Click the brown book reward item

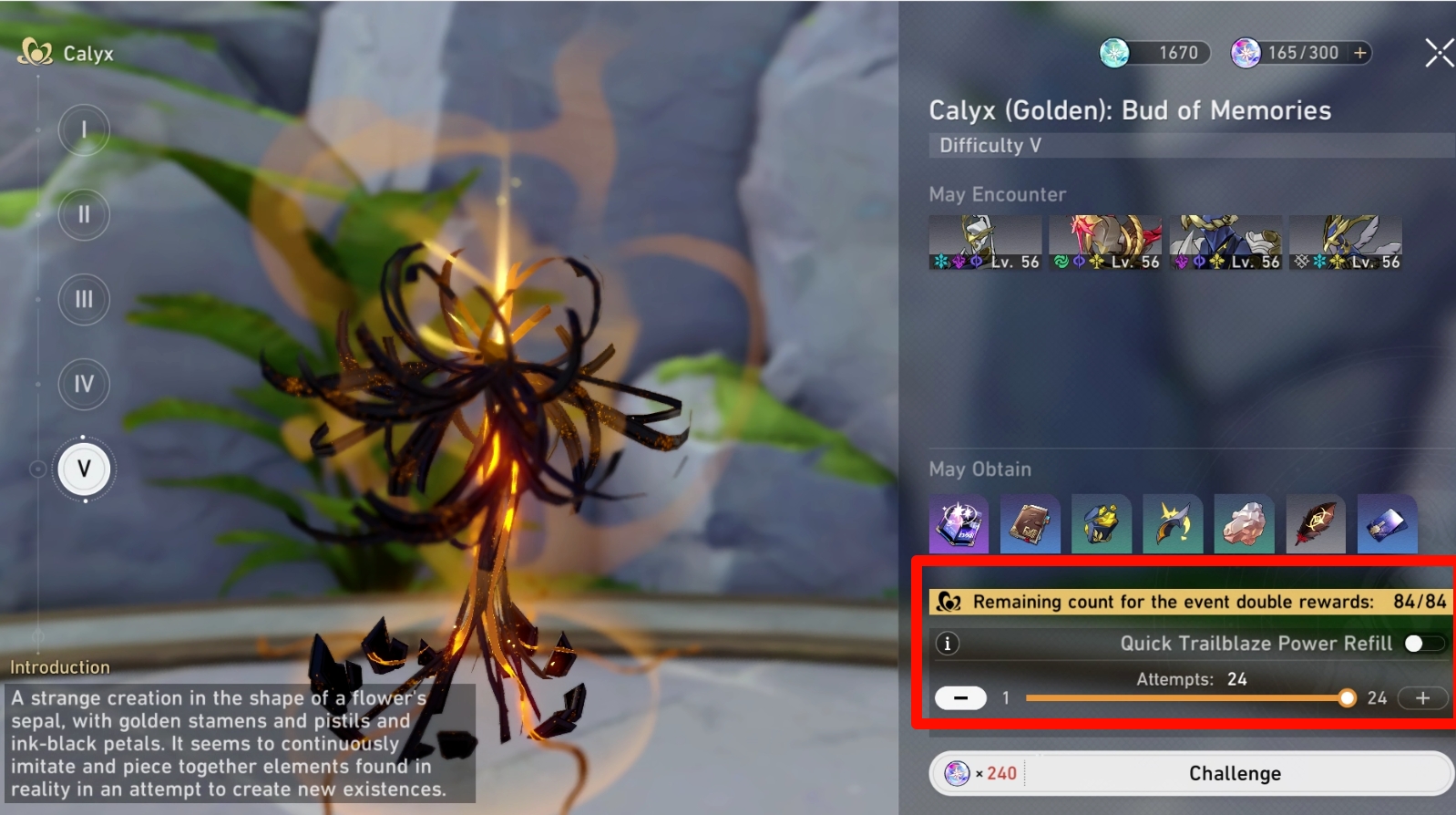1030,524
